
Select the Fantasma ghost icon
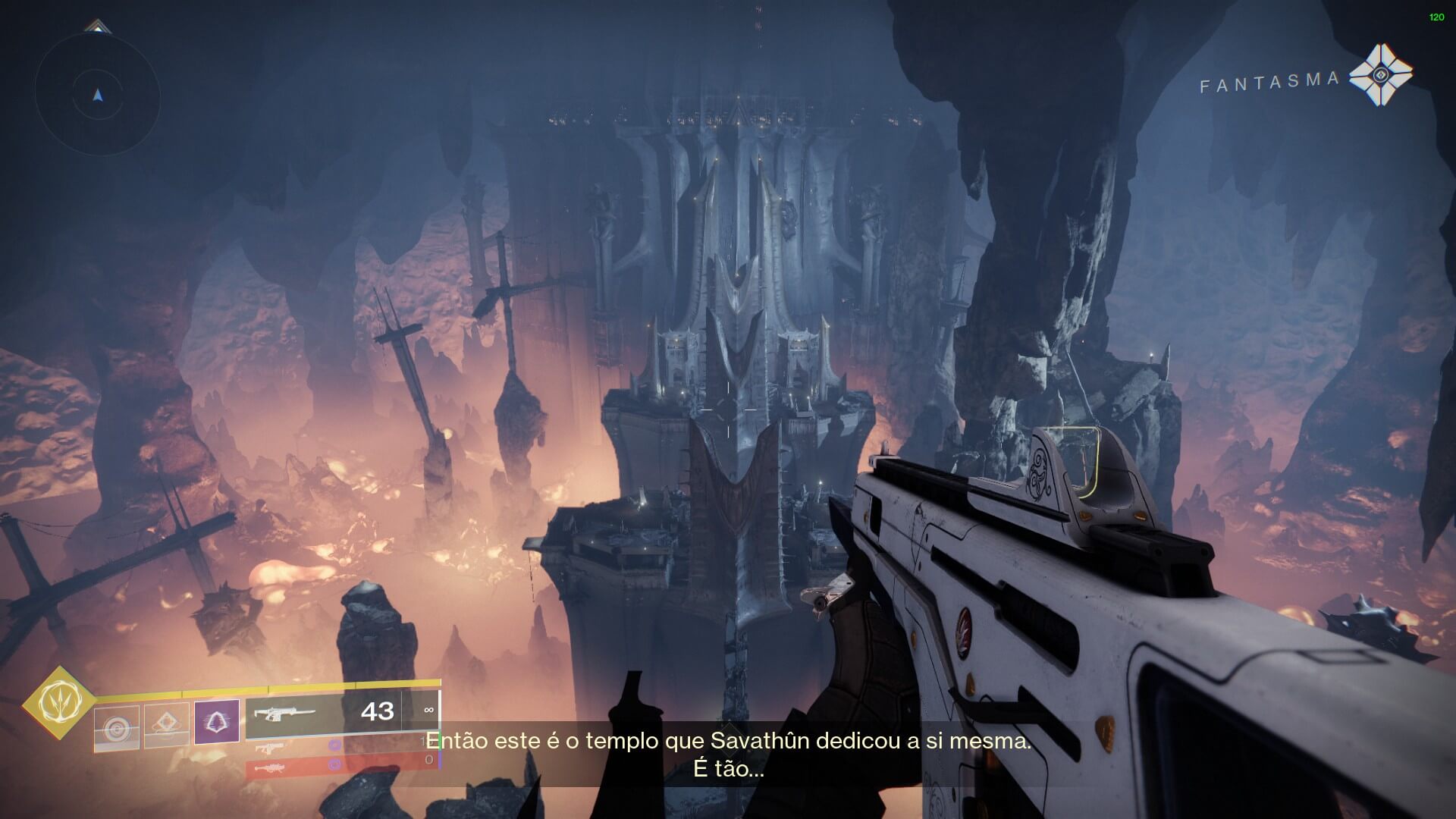click(x=1382, y=75)
